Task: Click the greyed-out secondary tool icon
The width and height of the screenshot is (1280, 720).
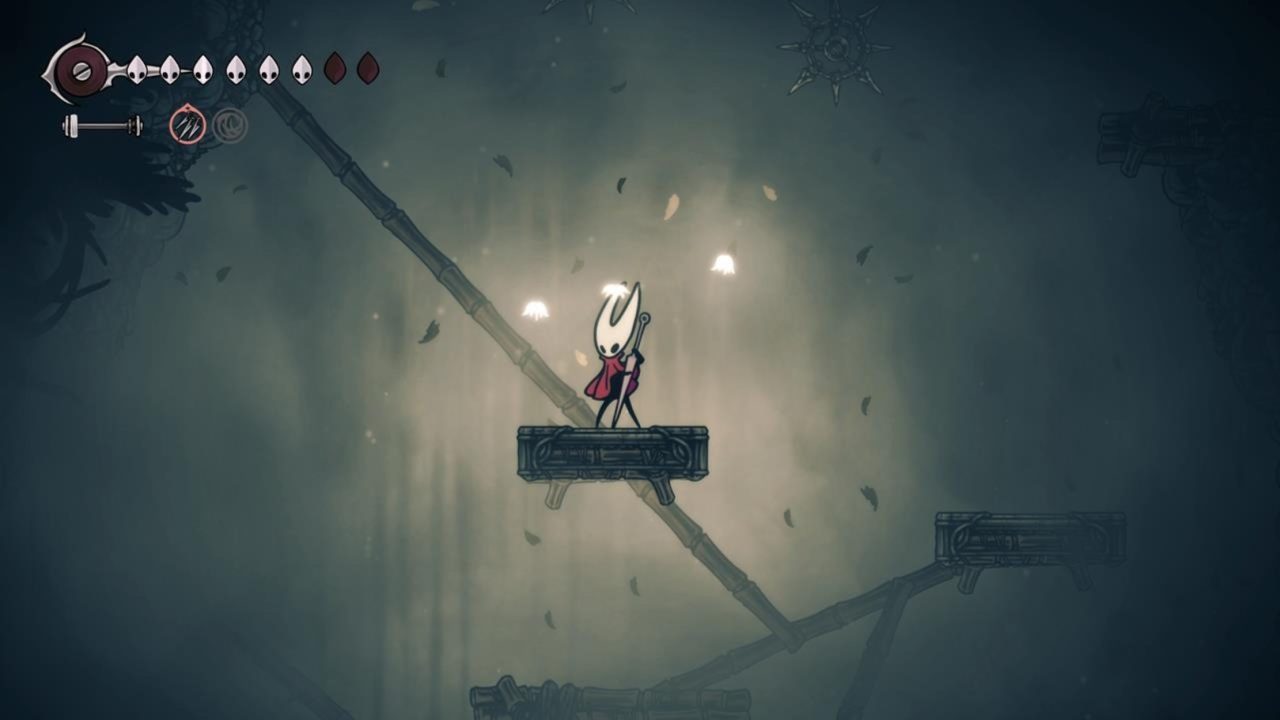Action: [x=228, y=124]
